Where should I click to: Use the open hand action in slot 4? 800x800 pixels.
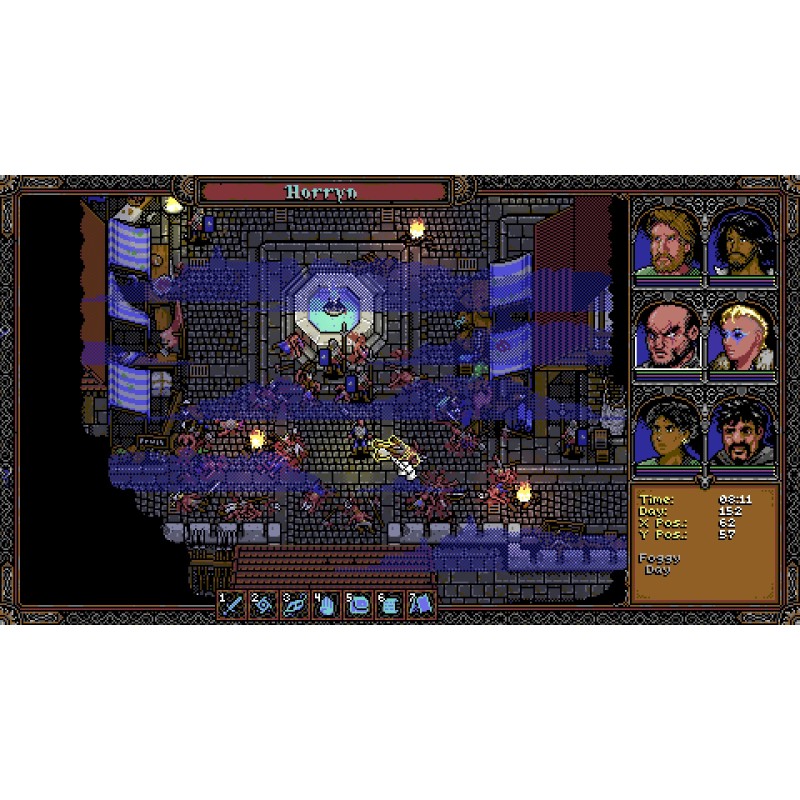point(327,605)
